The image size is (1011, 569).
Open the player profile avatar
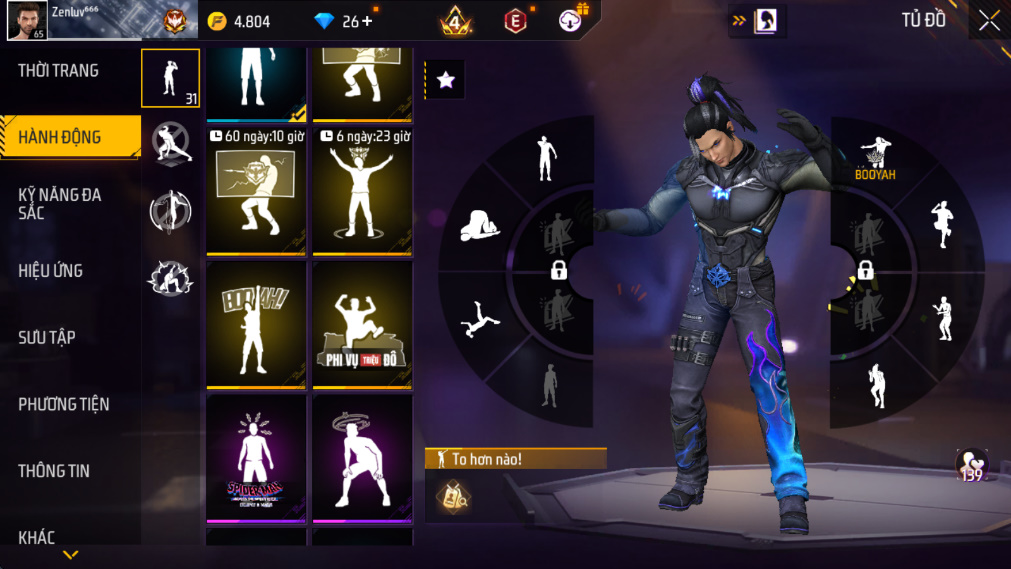click(26, 20)
